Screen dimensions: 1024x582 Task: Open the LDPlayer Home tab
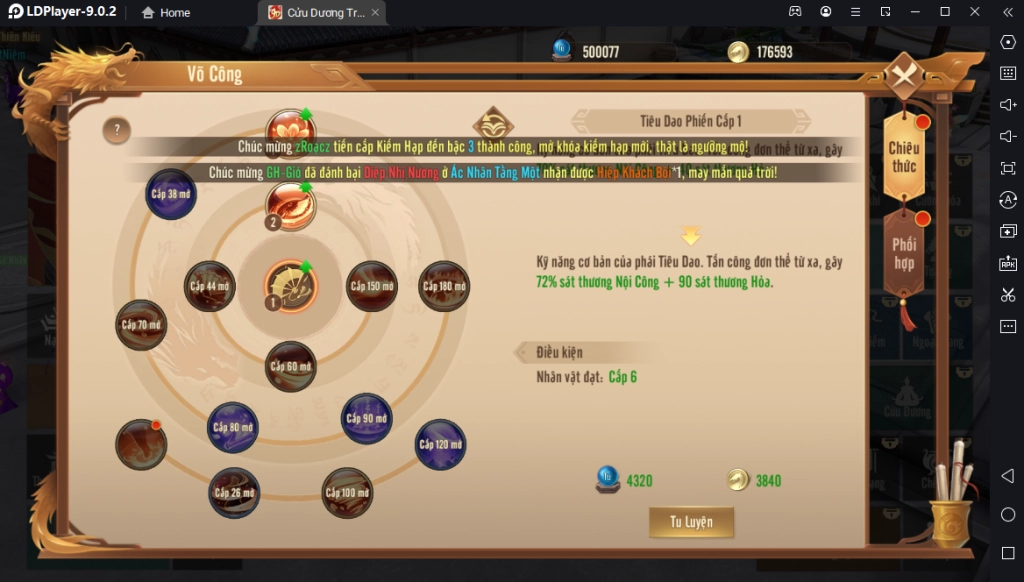pyautogui.click(x=166, y=13)
